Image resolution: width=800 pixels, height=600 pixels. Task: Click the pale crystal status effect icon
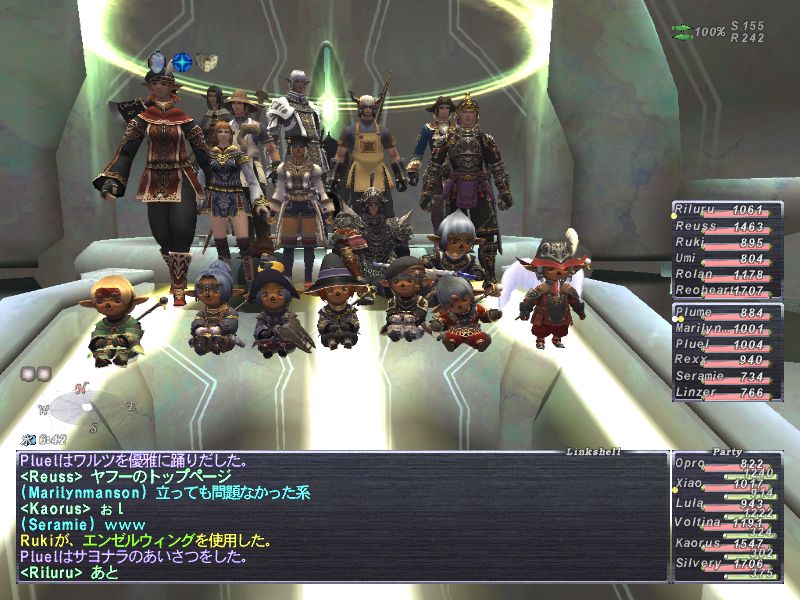pos(160,62)
